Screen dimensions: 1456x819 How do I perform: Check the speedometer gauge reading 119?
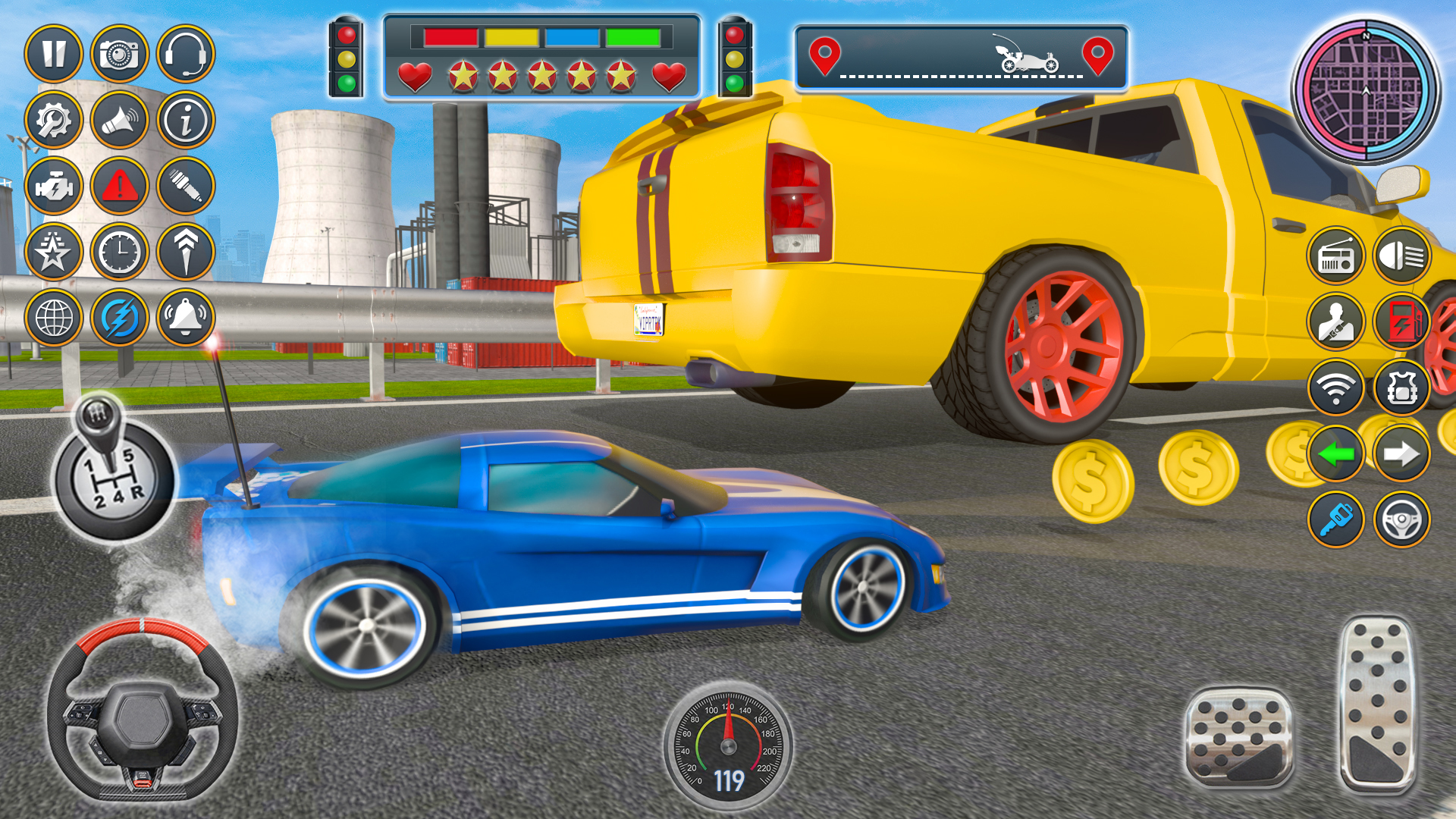pyautogui.click(x=728, y=747)
